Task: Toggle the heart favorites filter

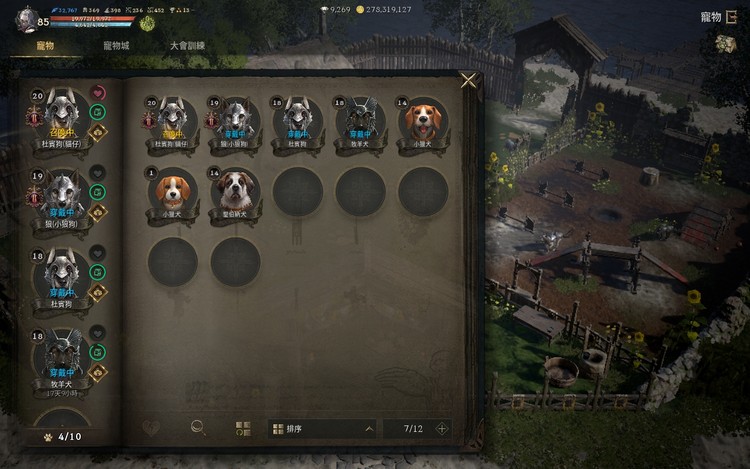Action: pos(150,428)
